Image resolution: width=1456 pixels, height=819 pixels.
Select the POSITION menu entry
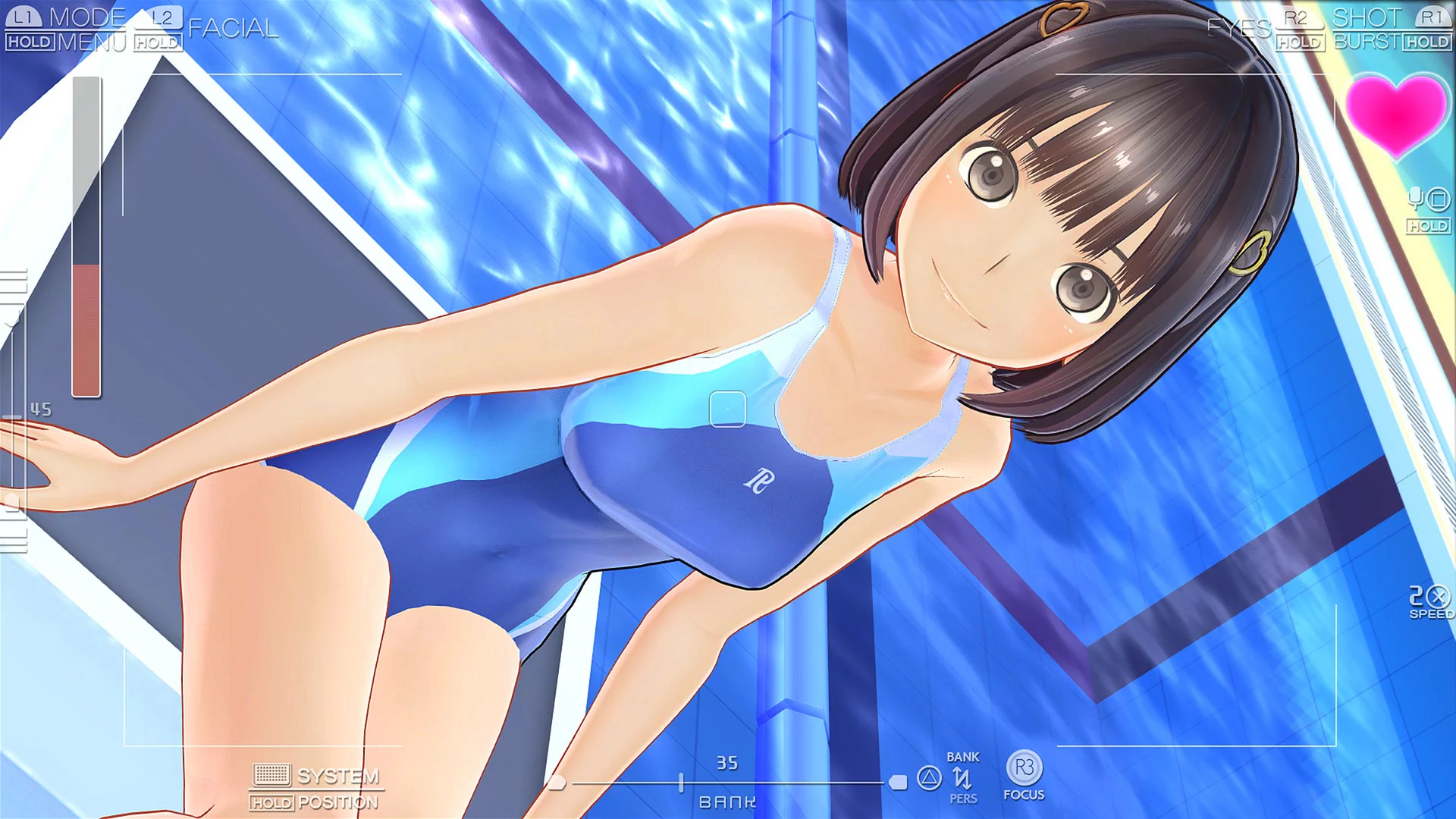(x=340, y=802)
